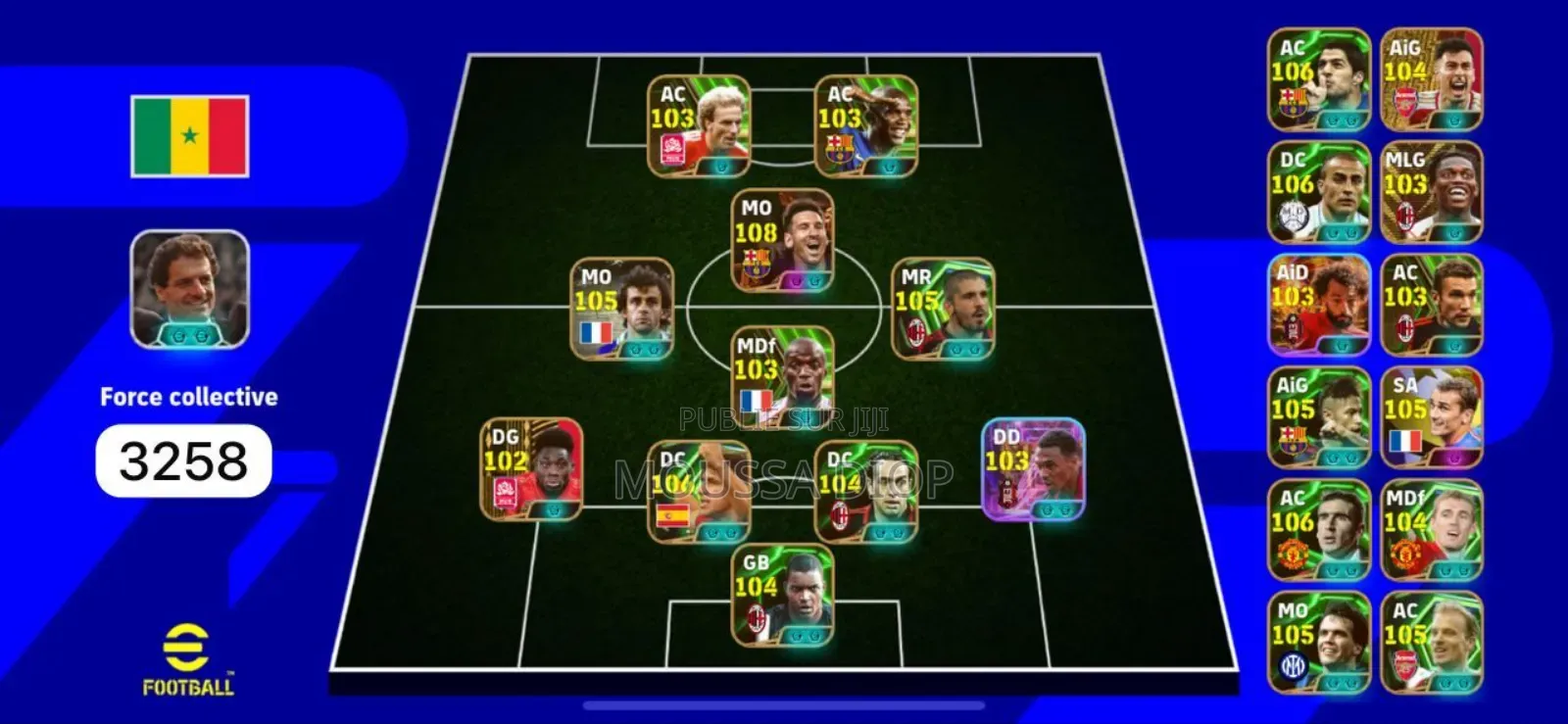Select the MO 105 card with France flag

click(622, 309)
